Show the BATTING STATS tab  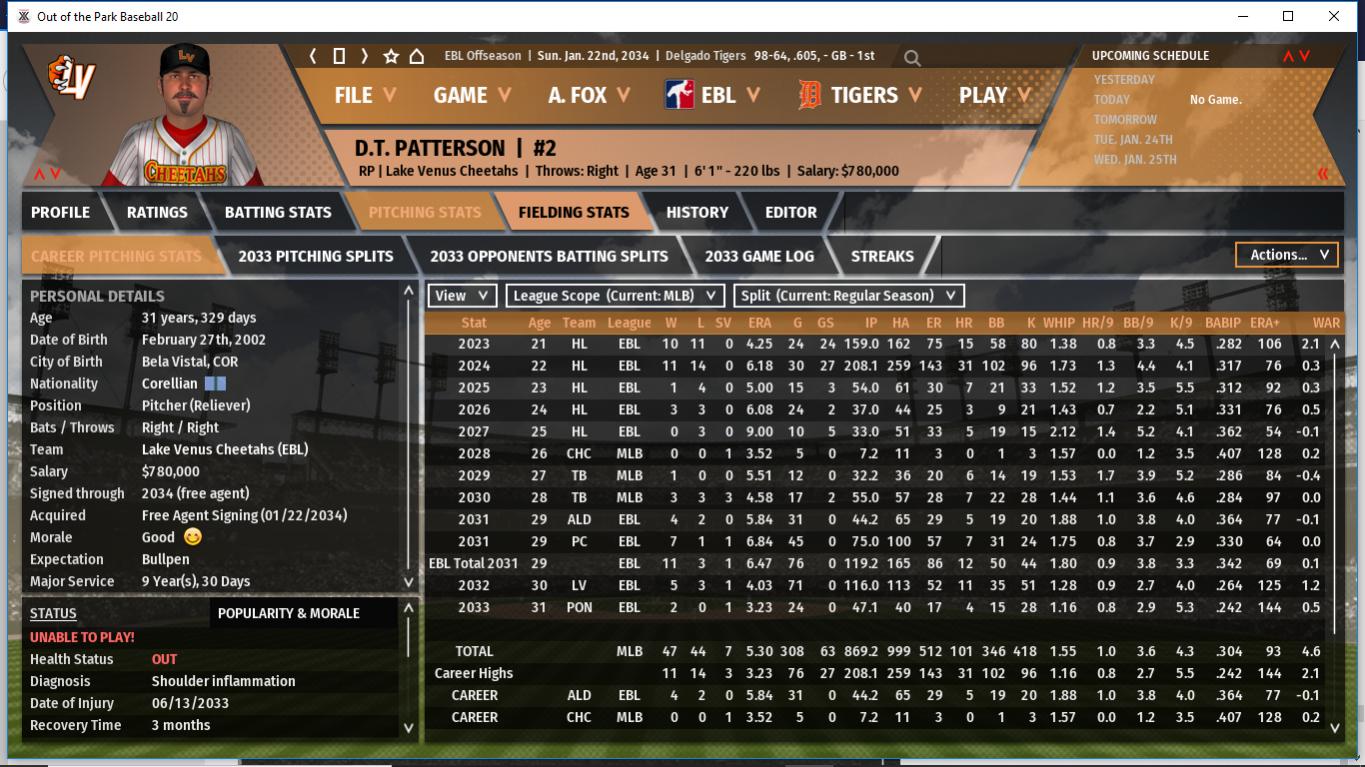click(x=278, y=212)
